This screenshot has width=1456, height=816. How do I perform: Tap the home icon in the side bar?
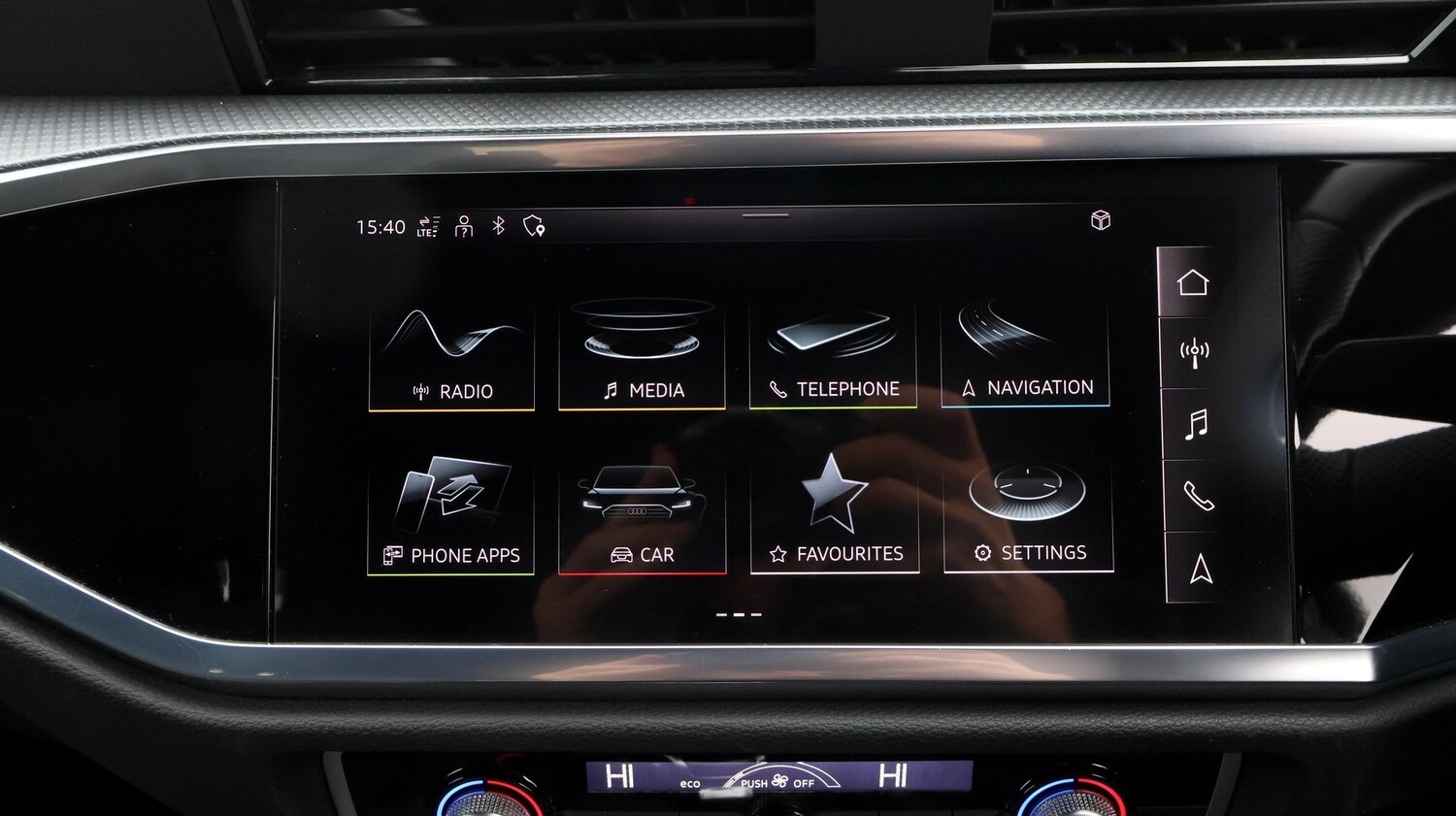point(1192,282)
